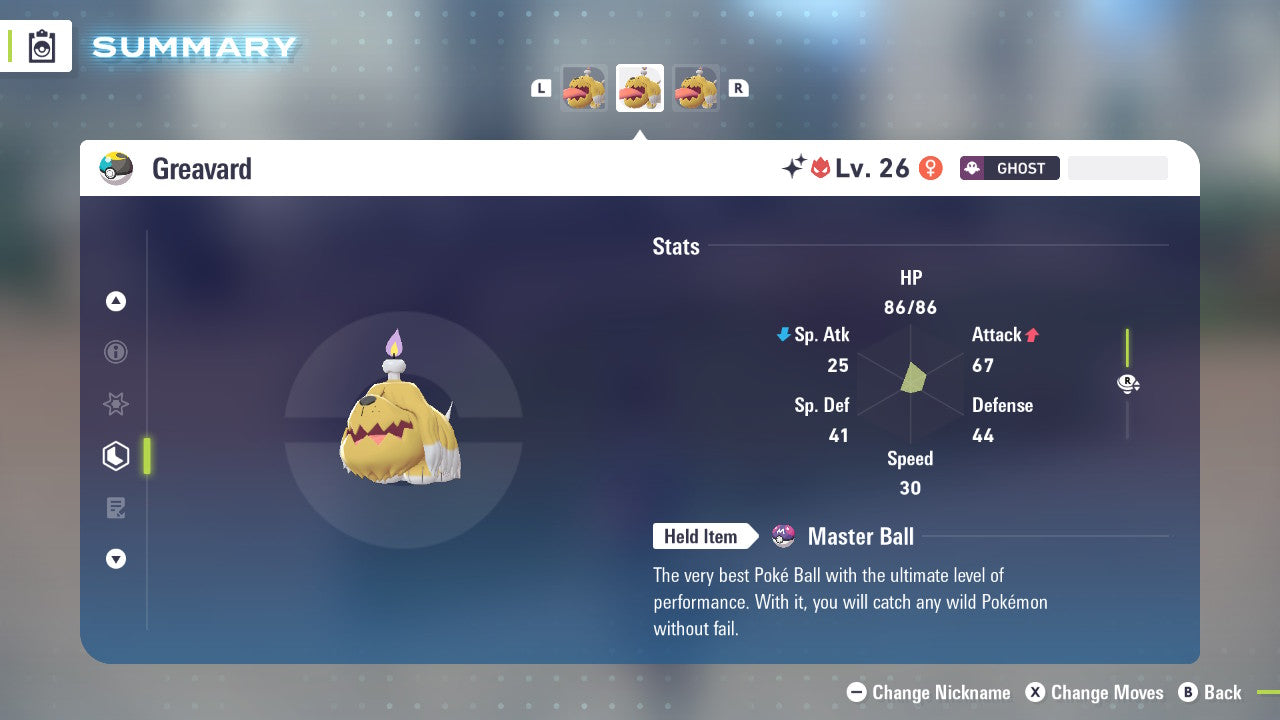Viewport: 1280px width, 720px height.
Task: Click the Master Ball icon under Held Item
Action: [784, 536]
